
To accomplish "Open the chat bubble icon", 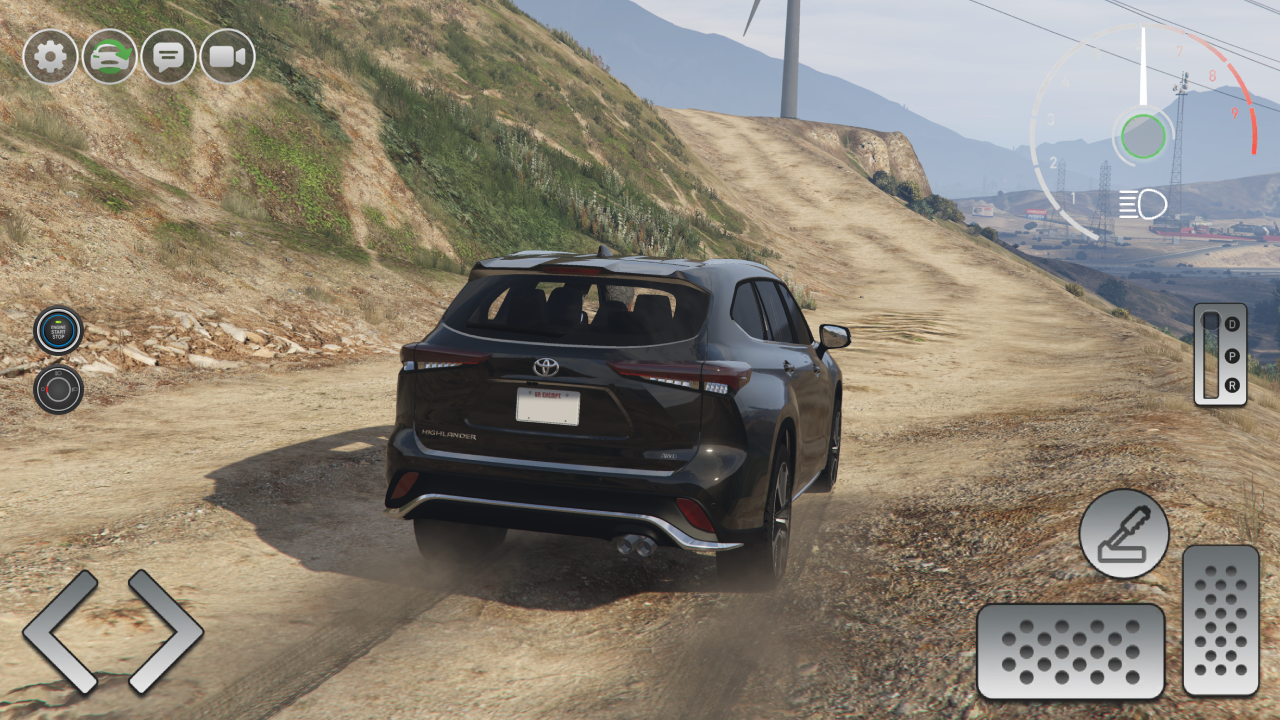I will tap(168, 57).
